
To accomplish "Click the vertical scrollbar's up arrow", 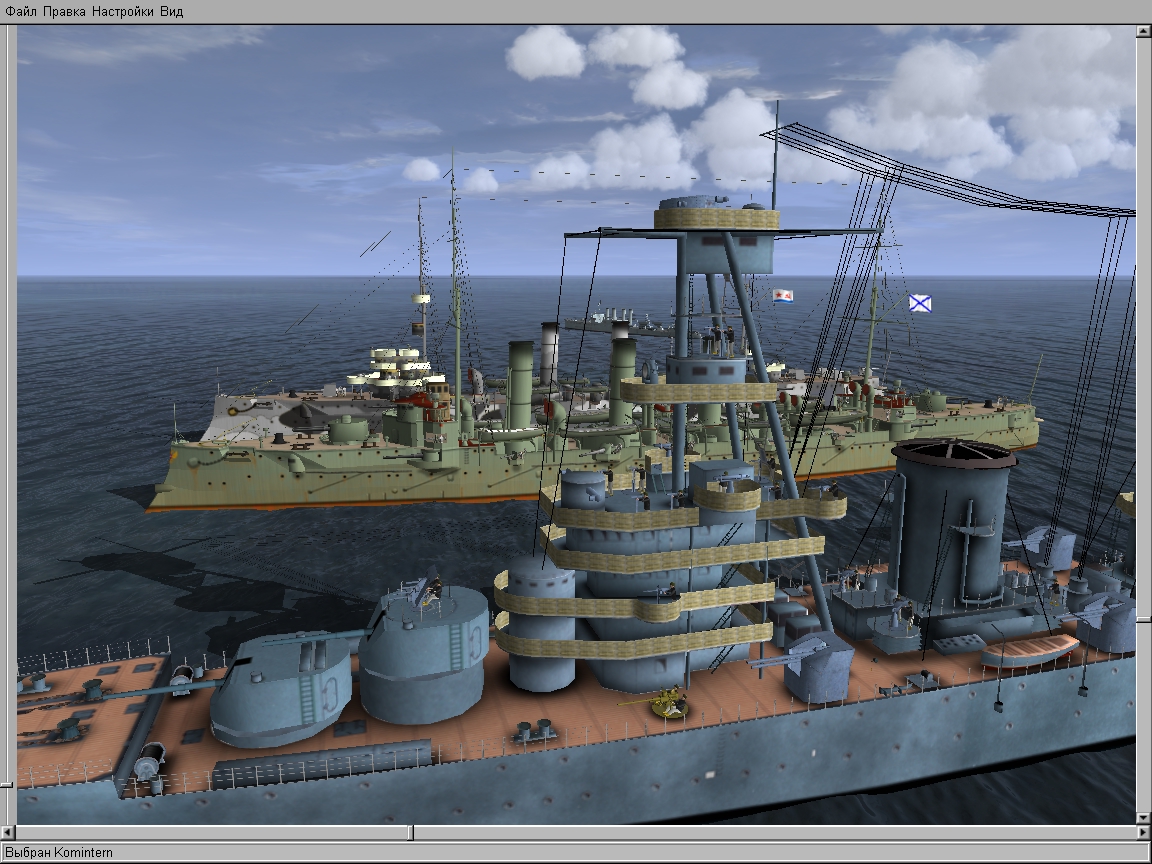I will 1143,32.
